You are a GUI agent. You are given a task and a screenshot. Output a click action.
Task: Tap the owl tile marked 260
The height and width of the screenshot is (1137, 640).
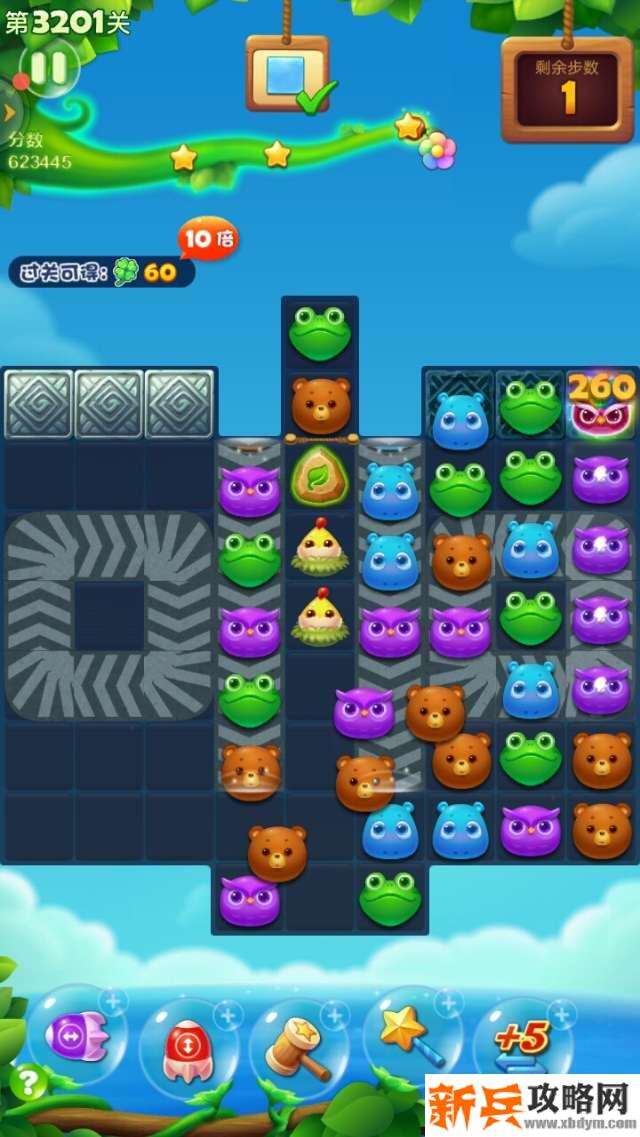[602, 404]
